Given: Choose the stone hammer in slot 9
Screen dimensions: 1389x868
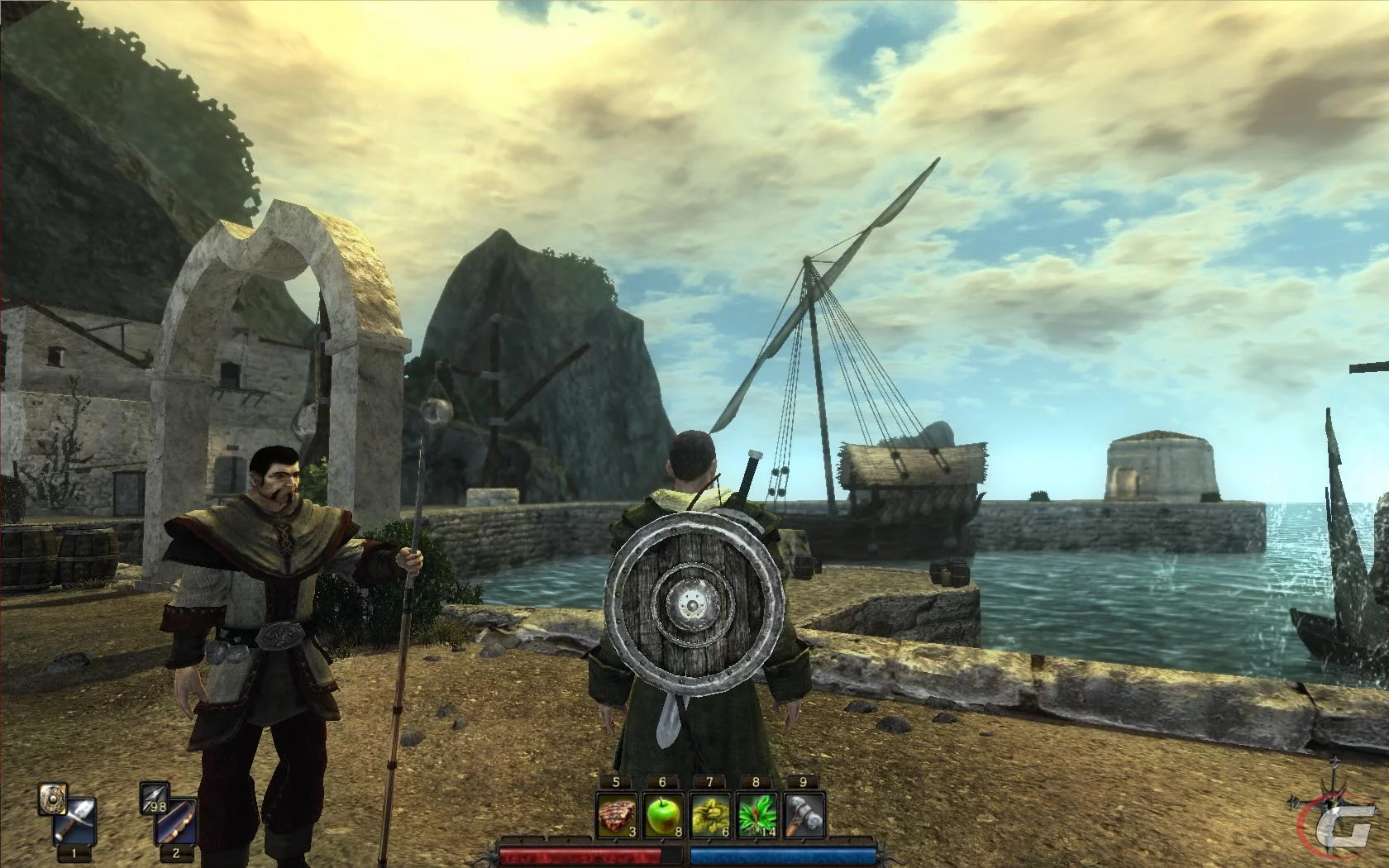Looking at the screenshot, I should (804, 815).
